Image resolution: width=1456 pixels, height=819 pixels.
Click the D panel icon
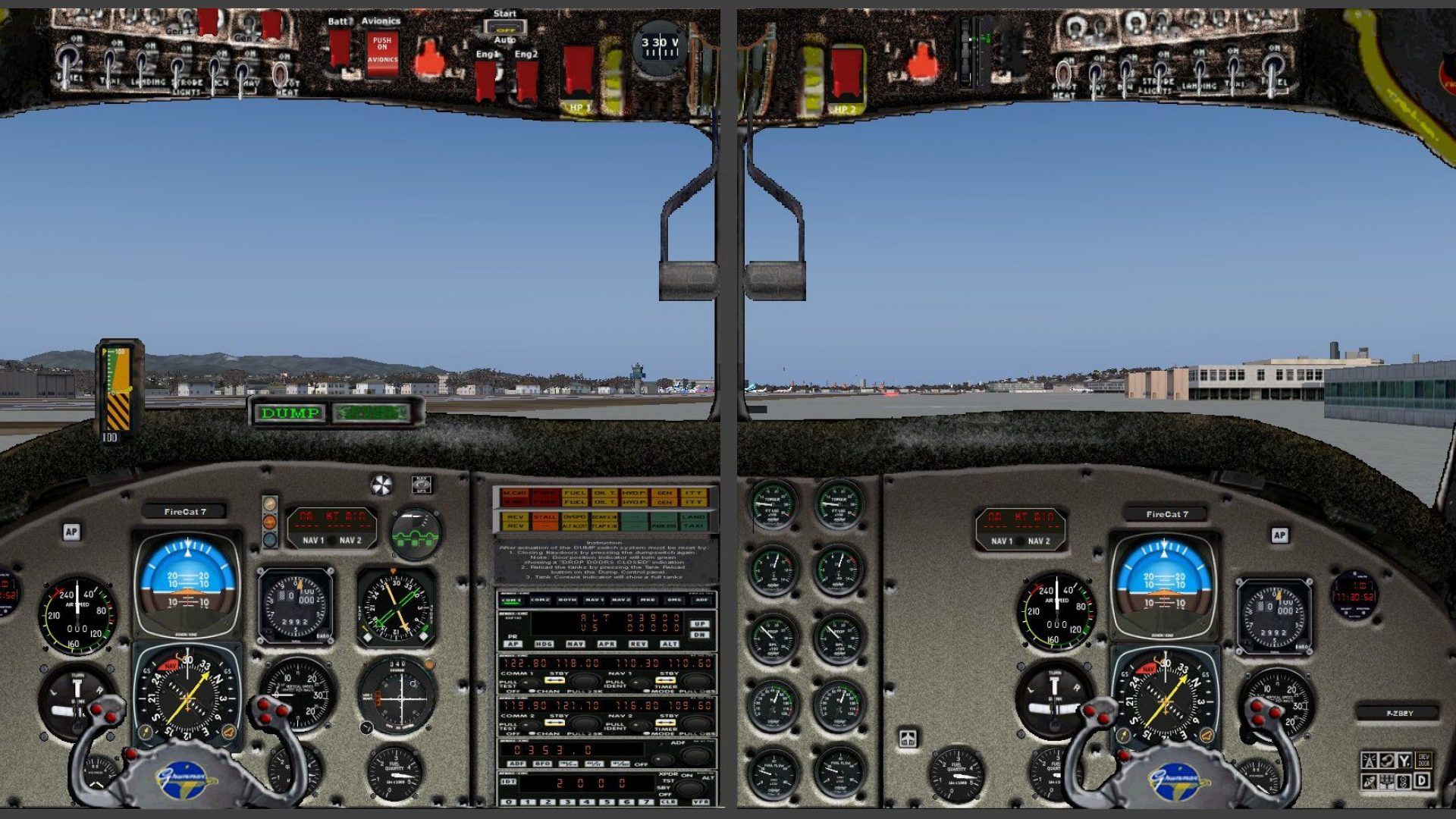coord(1423,780)
